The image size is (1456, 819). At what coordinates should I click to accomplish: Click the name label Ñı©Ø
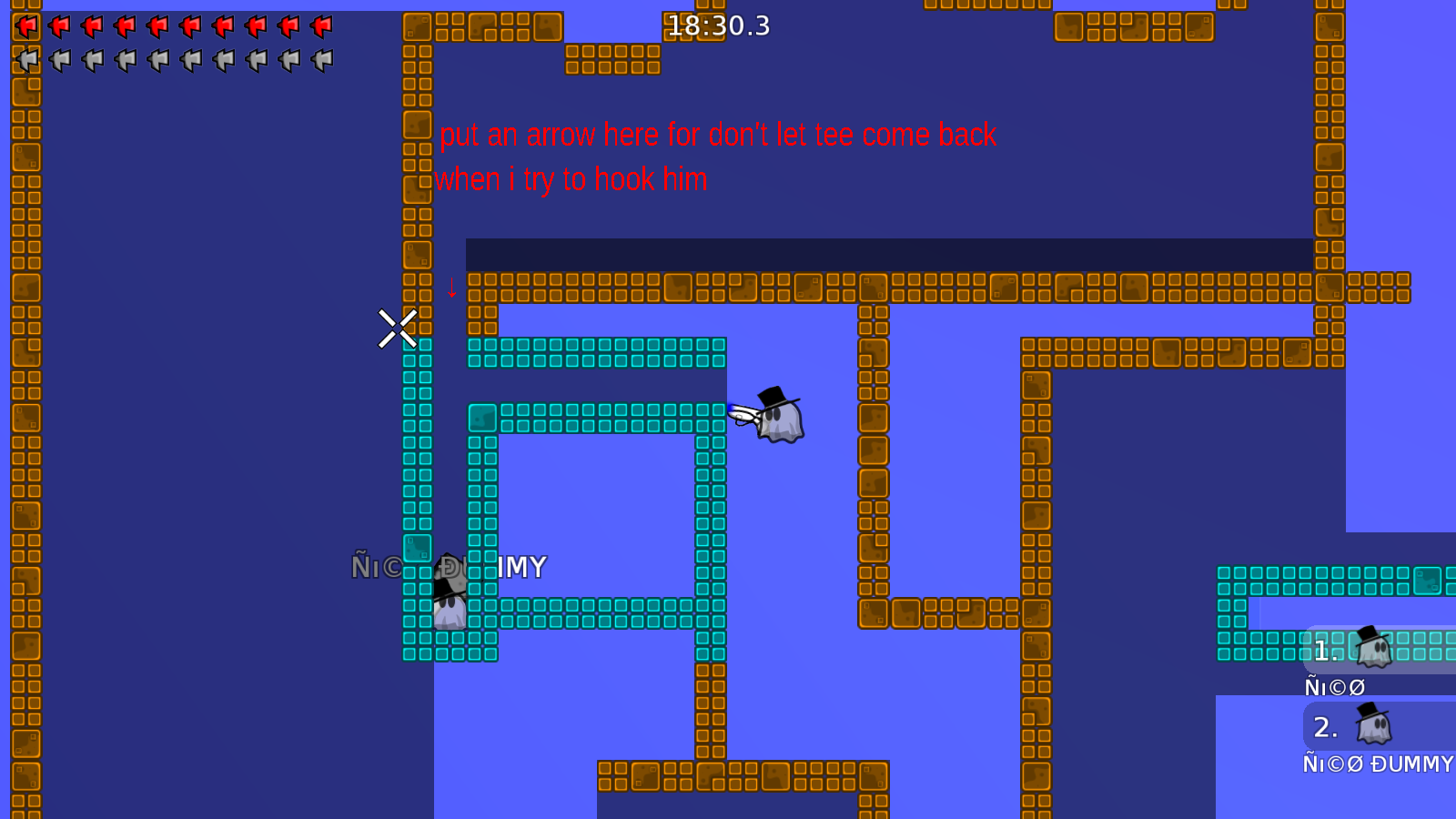[1334, 686]
